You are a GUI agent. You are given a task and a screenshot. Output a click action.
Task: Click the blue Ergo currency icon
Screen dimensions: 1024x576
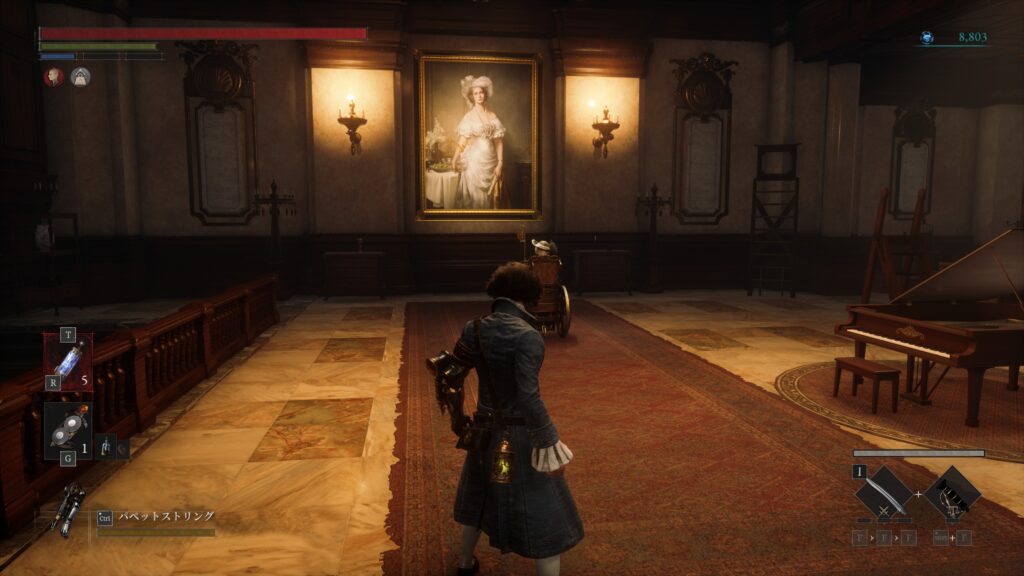928,38
